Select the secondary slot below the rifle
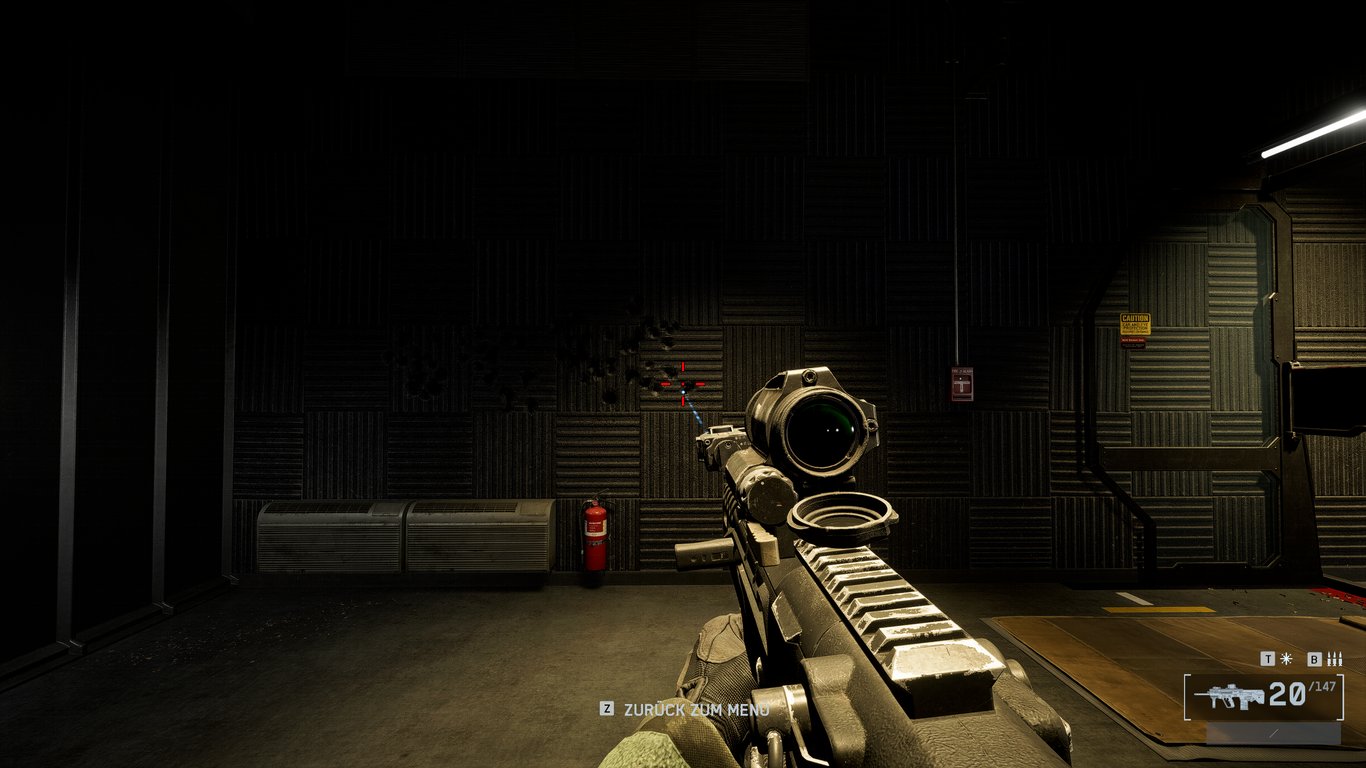The image size is (1366, 768). coord(1272,734)
